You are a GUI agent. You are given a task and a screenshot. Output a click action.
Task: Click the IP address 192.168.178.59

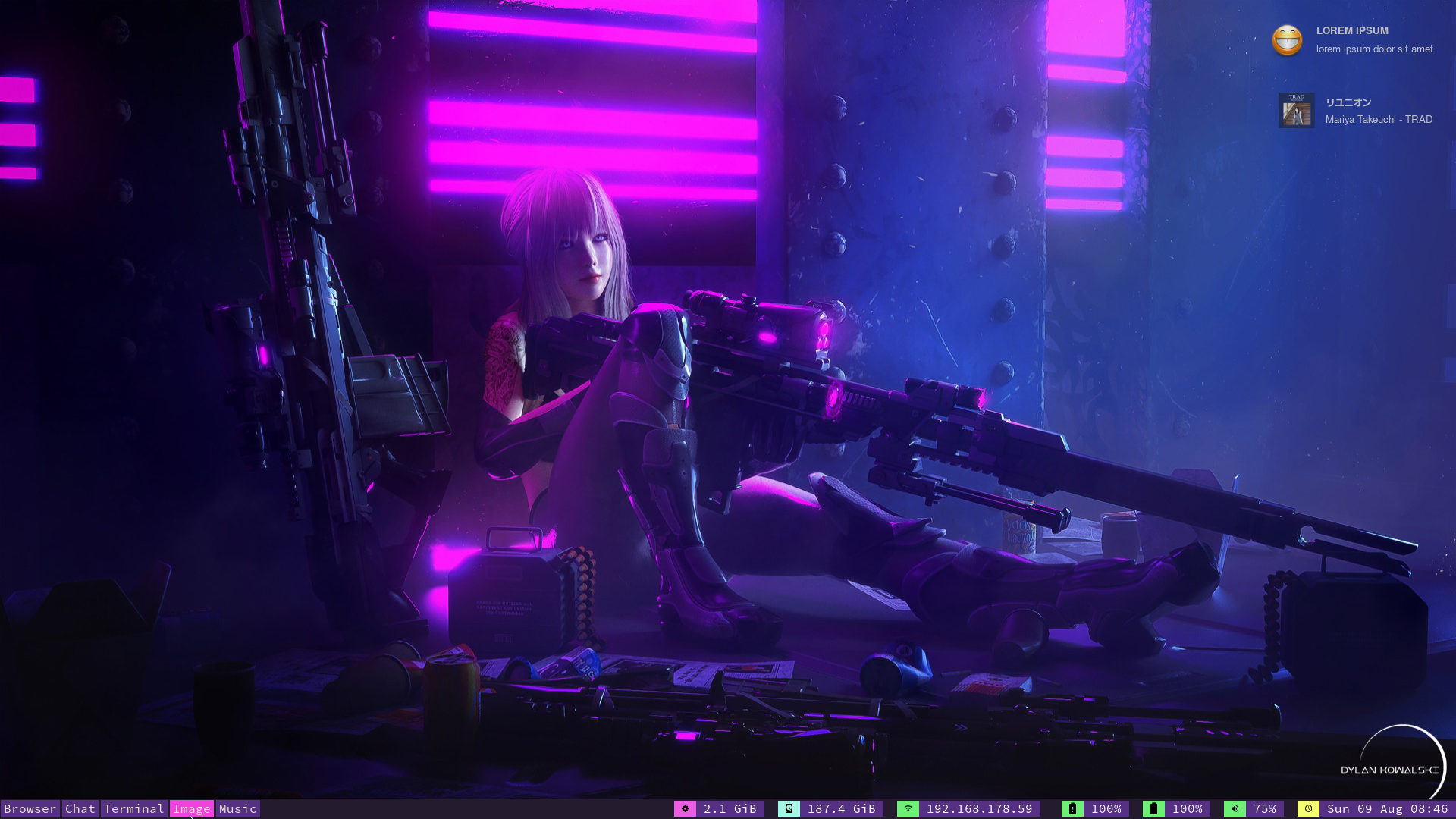(980, 809)
